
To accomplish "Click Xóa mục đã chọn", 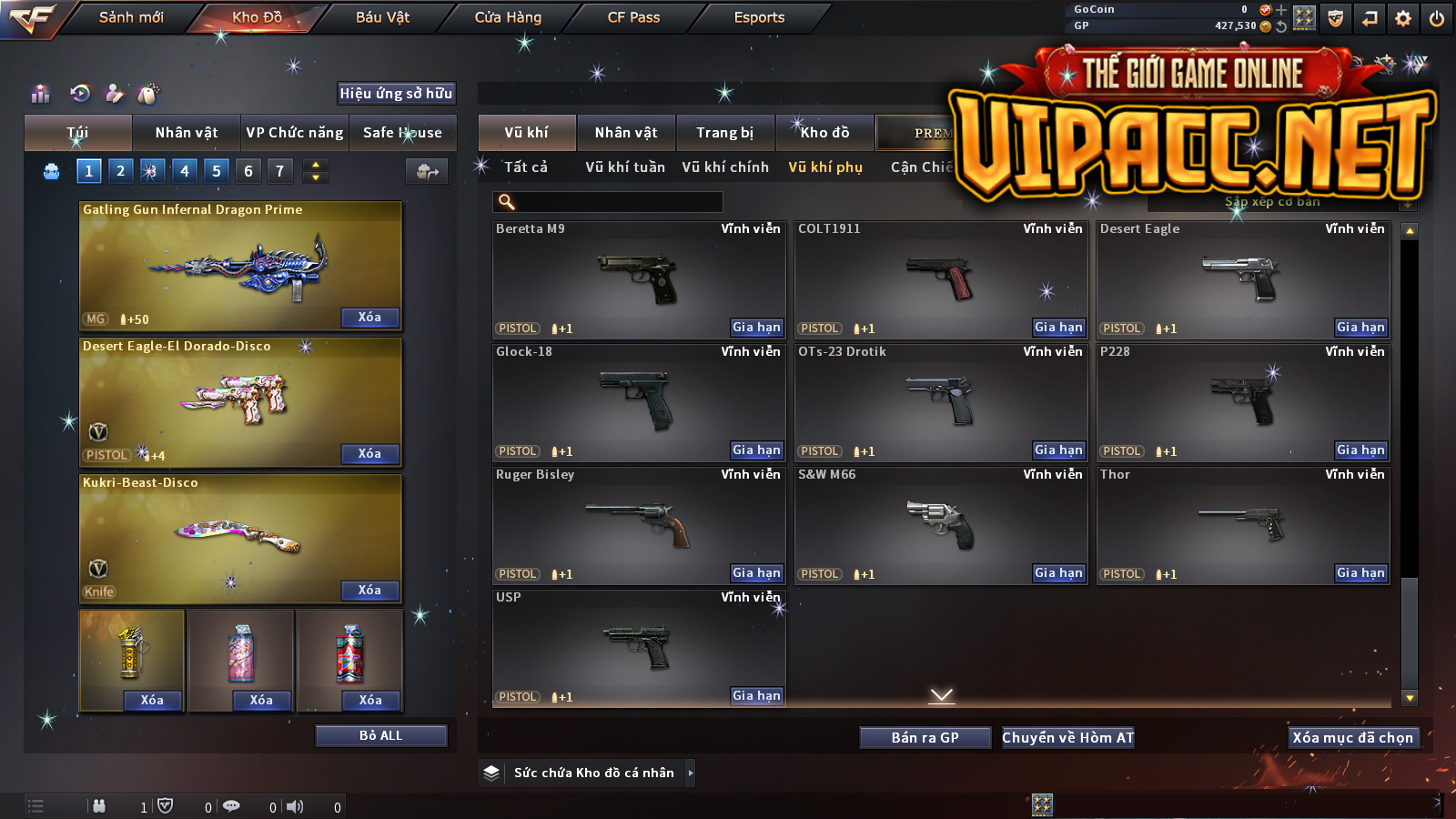I will (1352, 738).
